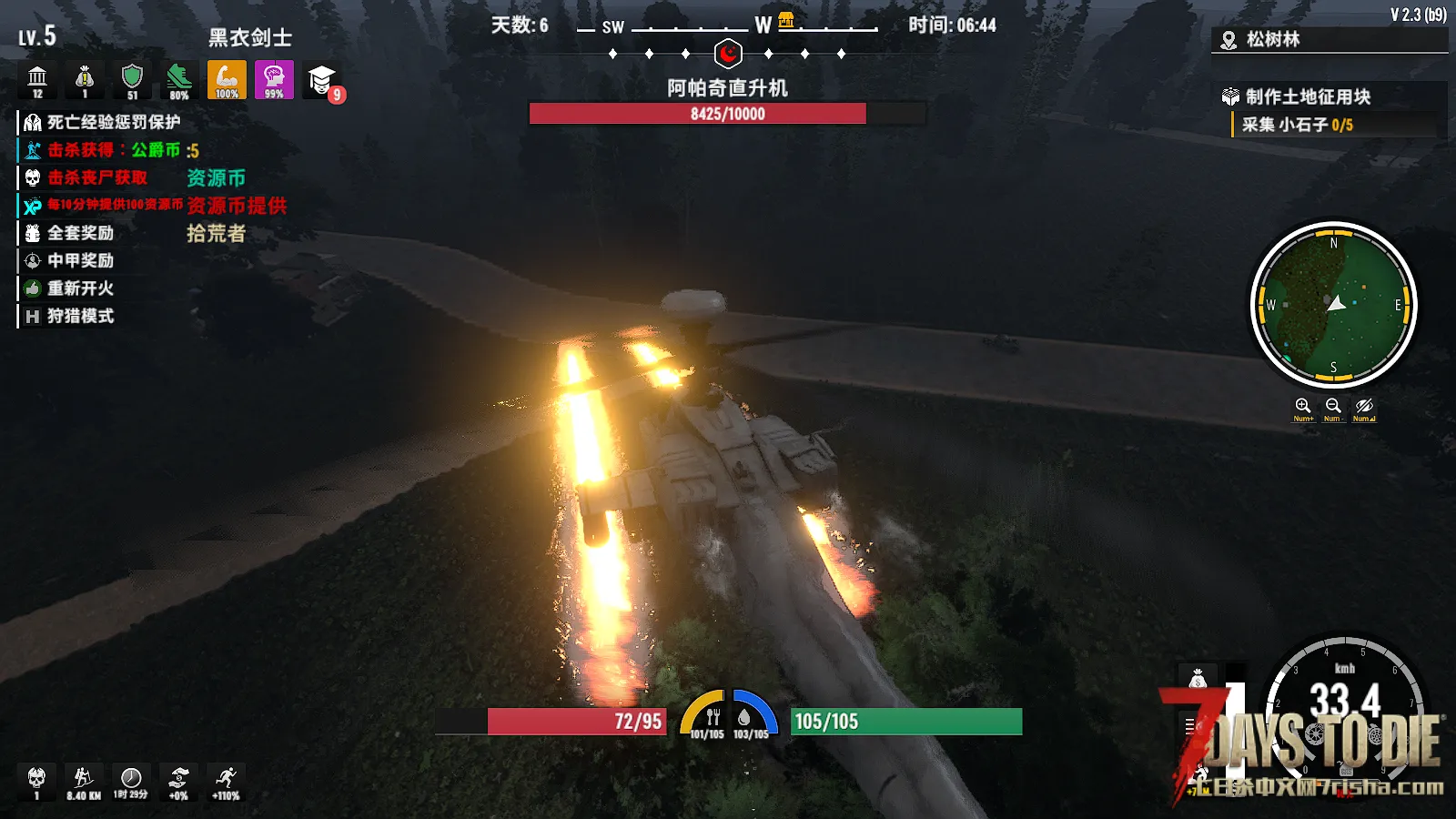1456x819 pixels.
Task: Open the graduation cap skill points icon
Action: pos(321,80)
